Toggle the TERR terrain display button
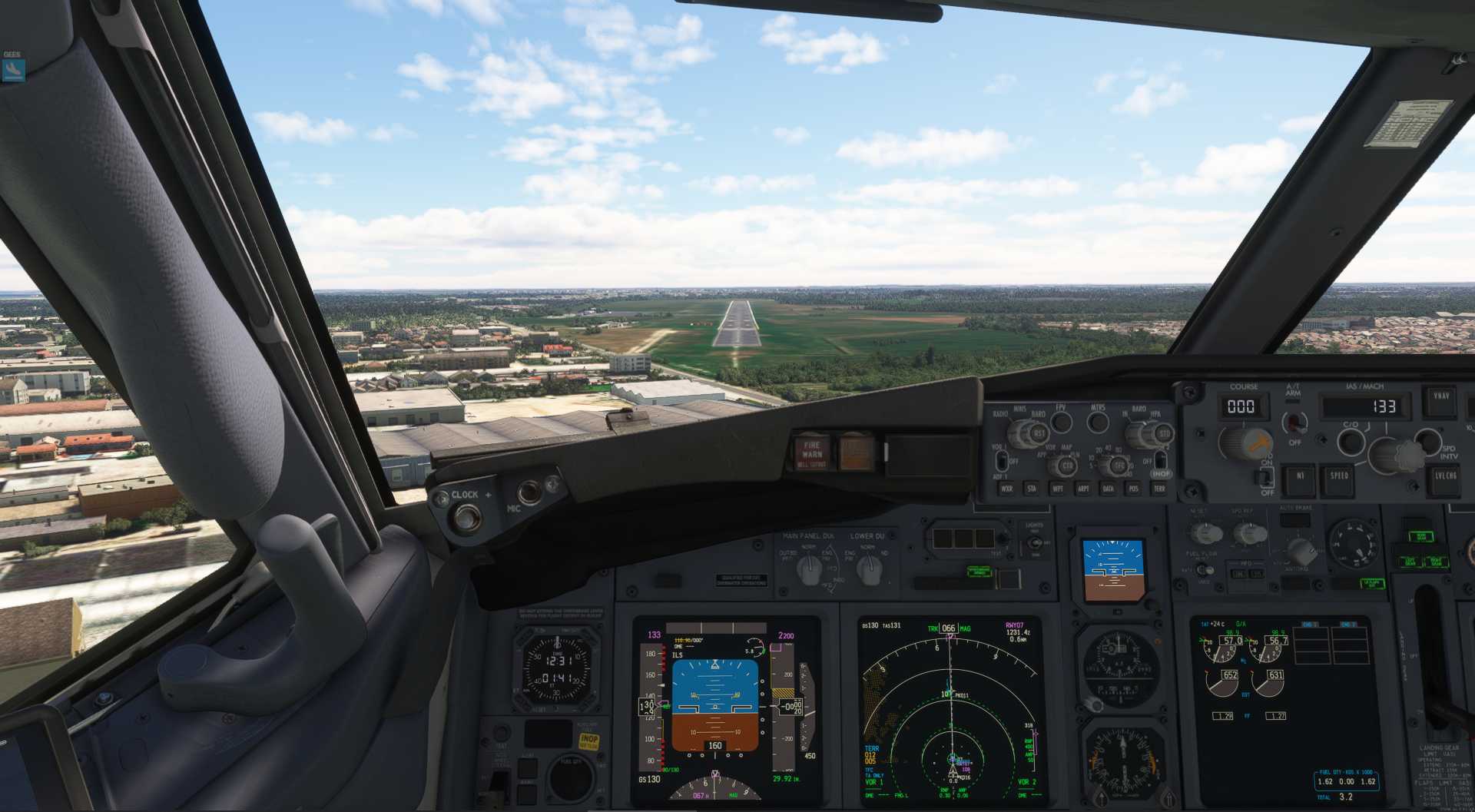1475x812 pixels. pyautogui.click(x=1159, y=489)
